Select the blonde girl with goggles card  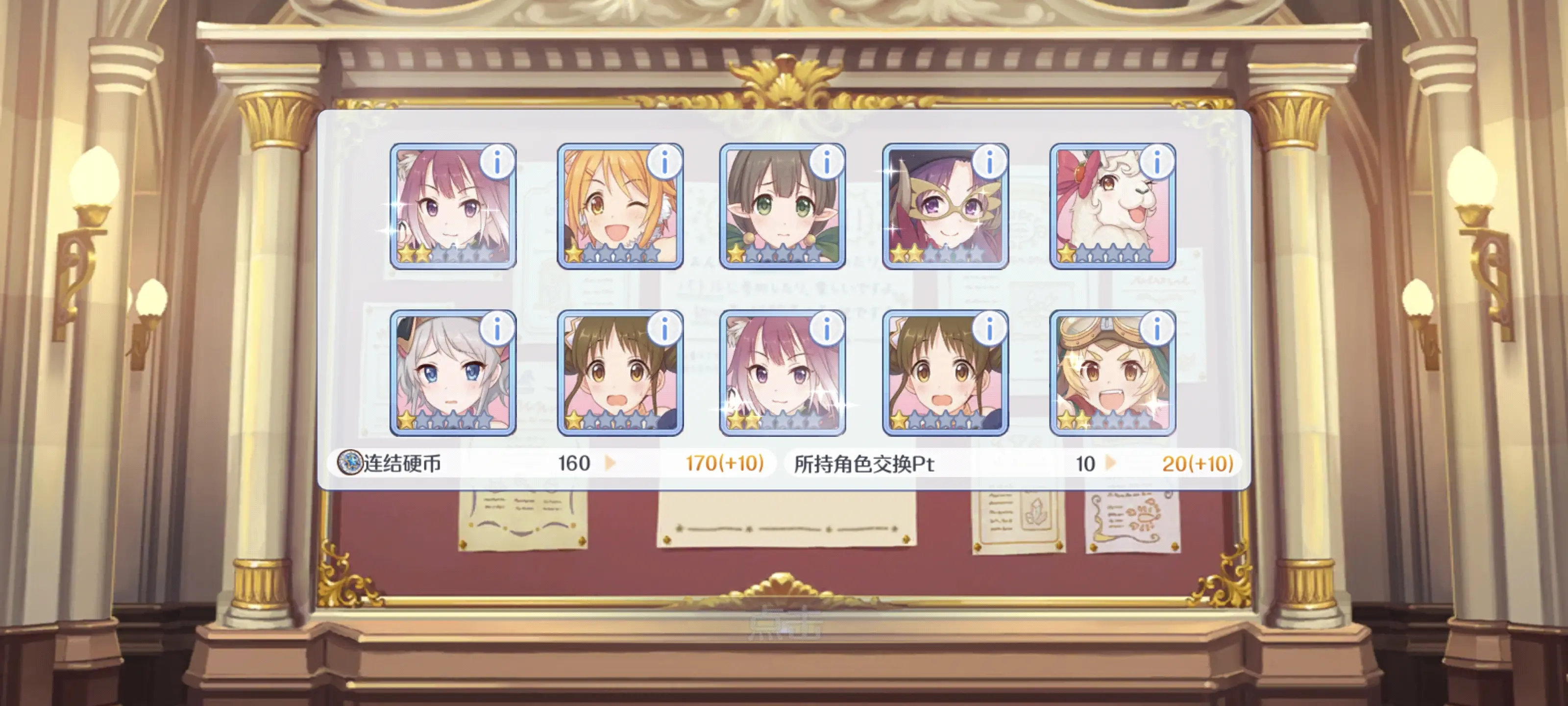point(1106,378)
